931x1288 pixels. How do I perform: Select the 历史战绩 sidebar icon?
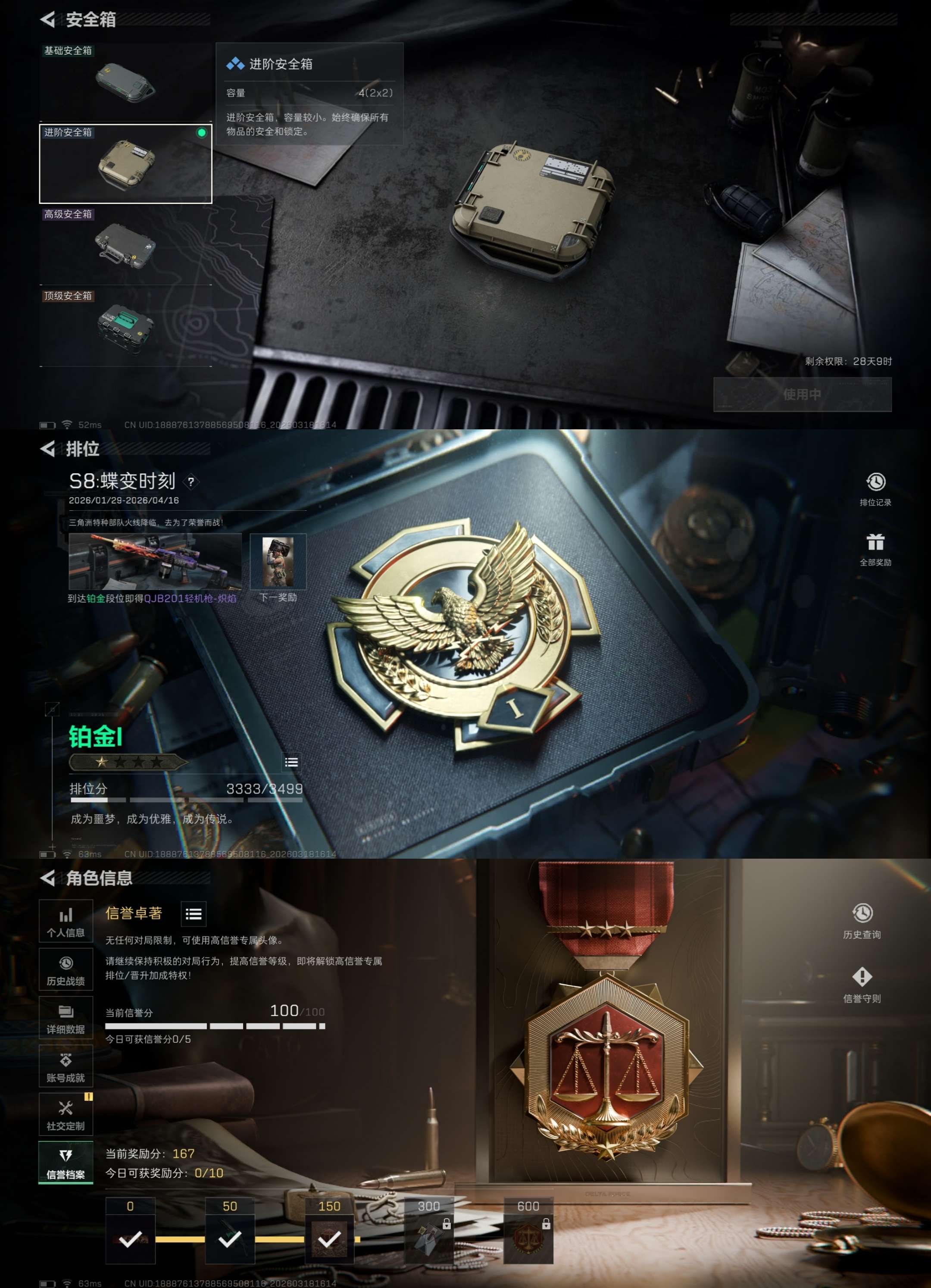pos(66,969)
